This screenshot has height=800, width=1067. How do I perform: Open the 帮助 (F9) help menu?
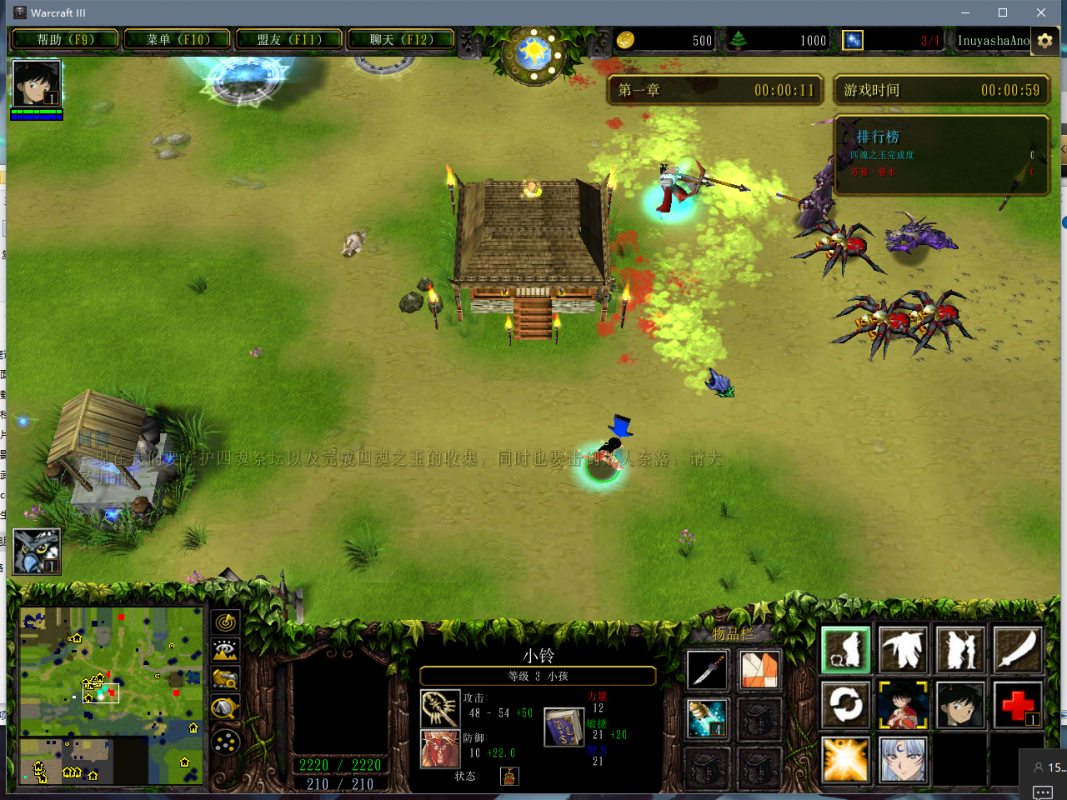tap(65, 40)
